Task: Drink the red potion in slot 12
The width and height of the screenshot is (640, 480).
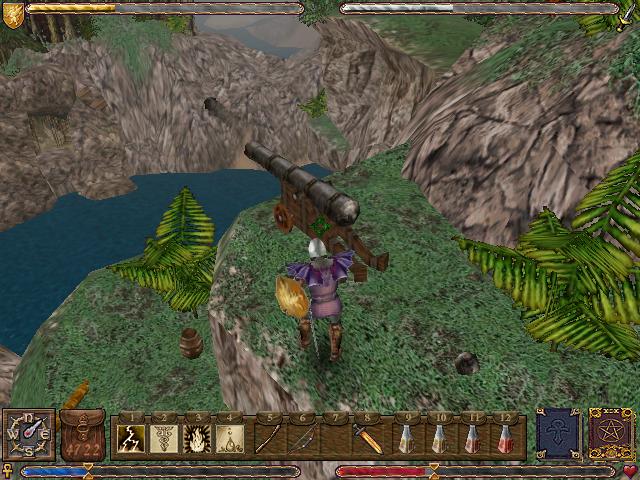Action: tap(505, 438)
